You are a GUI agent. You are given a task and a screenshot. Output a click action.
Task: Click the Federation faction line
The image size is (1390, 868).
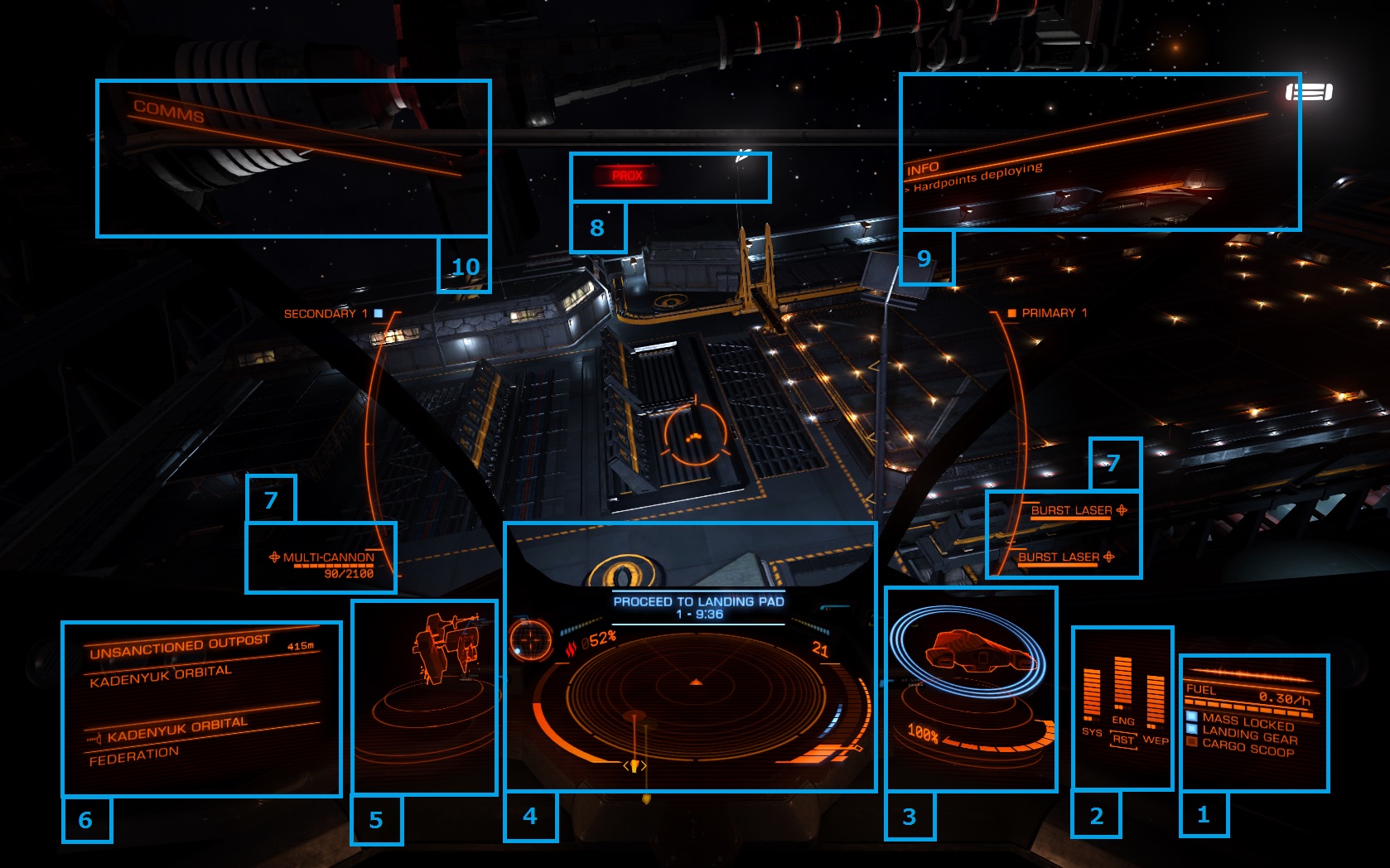pyautogui.click(x=134, y=755)
